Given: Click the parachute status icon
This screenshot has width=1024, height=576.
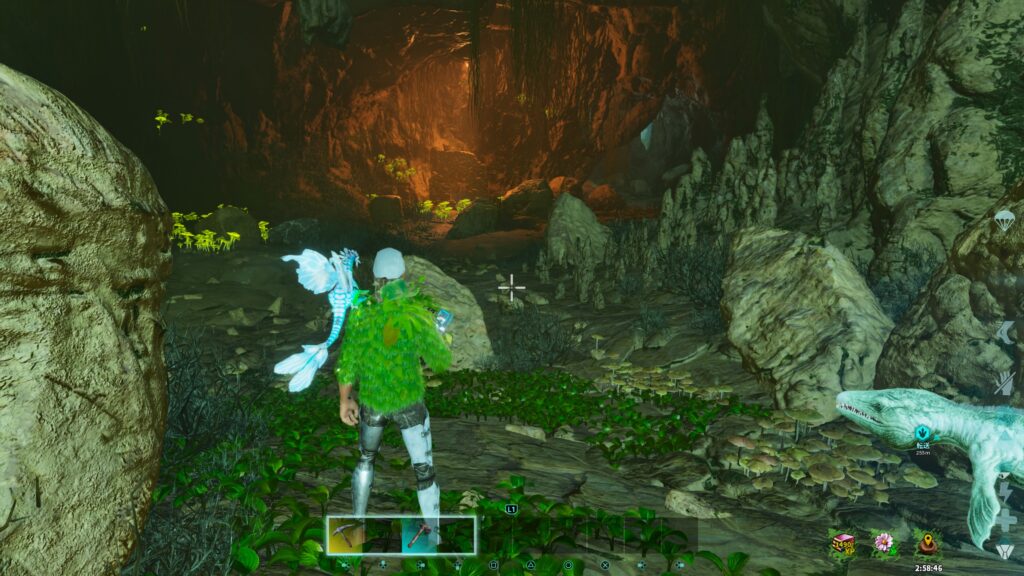Looking at the screenshot, I should point(1005,222).
